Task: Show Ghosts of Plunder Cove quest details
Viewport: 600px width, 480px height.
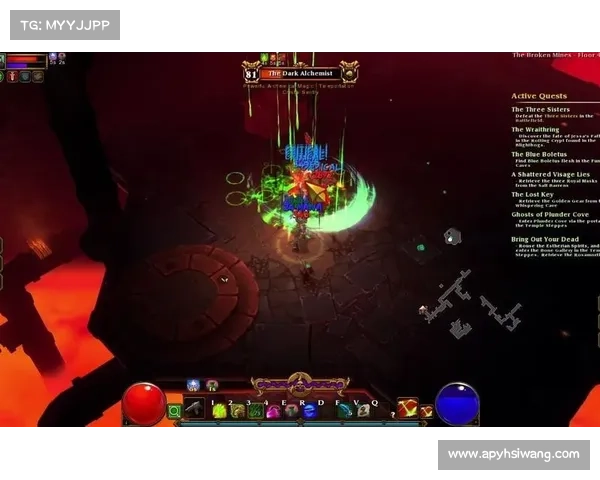Action: [550, 214]
